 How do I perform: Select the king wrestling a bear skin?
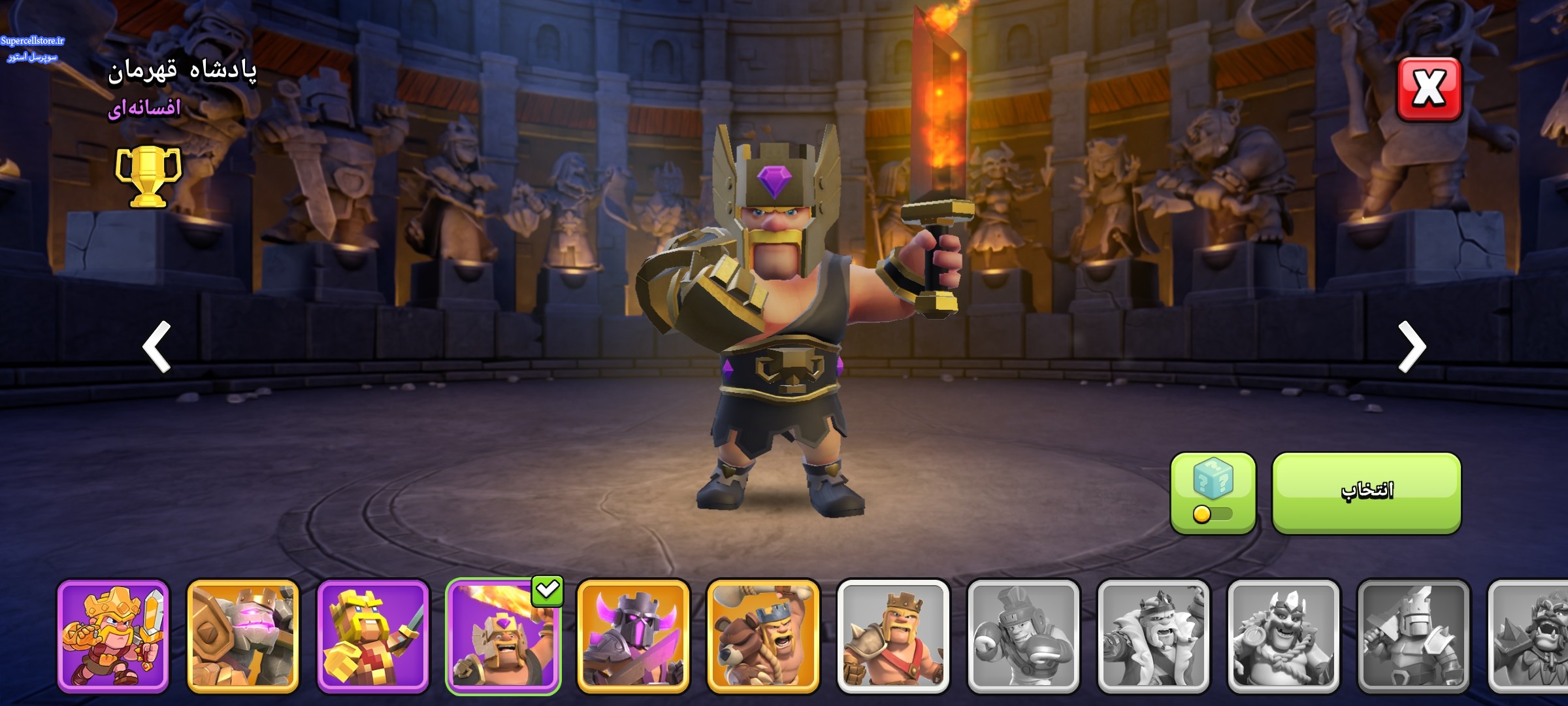click(x=763, y=636)
